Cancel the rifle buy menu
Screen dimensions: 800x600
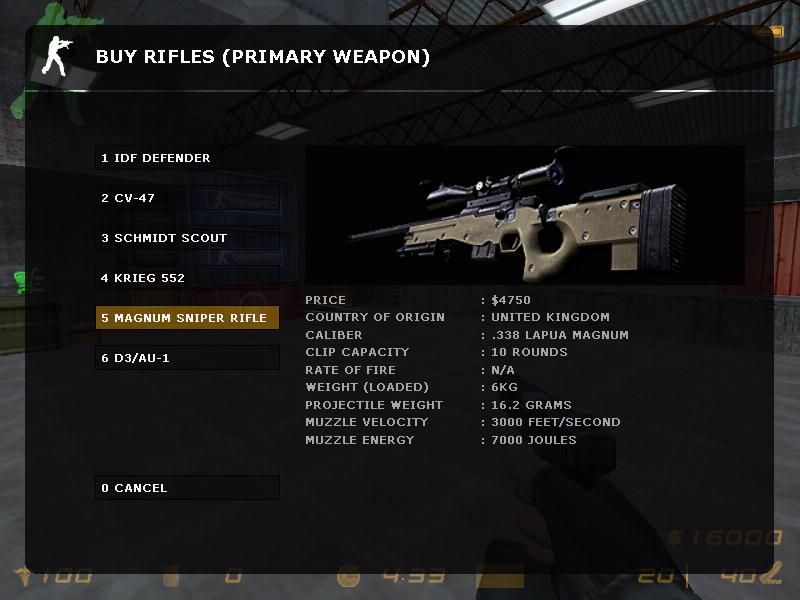pos(187,488)
